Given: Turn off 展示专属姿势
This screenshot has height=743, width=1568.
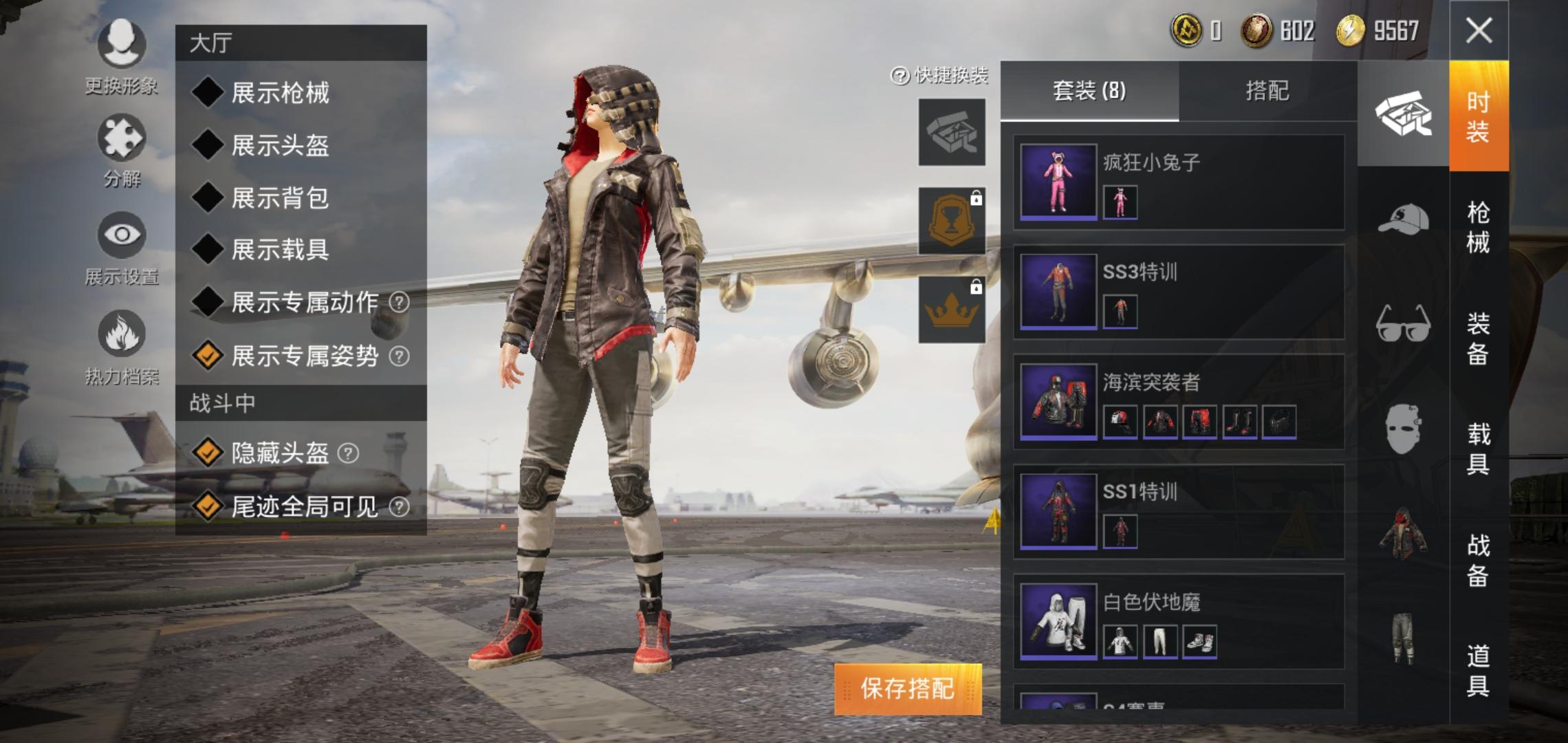Looking at the screenshot, I should [208, 356].
